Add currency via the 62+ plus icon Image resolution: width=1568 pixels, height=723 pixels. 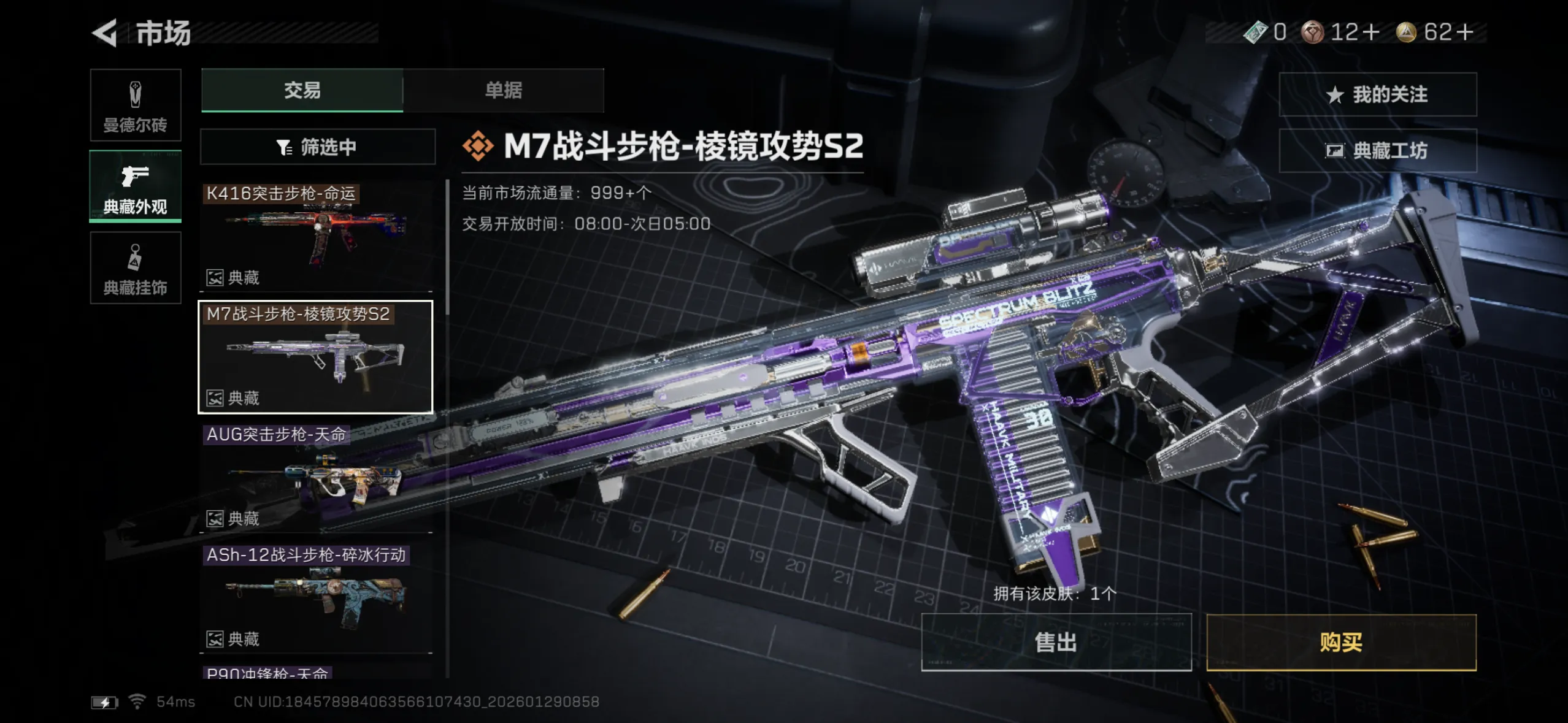[1464, 32]
